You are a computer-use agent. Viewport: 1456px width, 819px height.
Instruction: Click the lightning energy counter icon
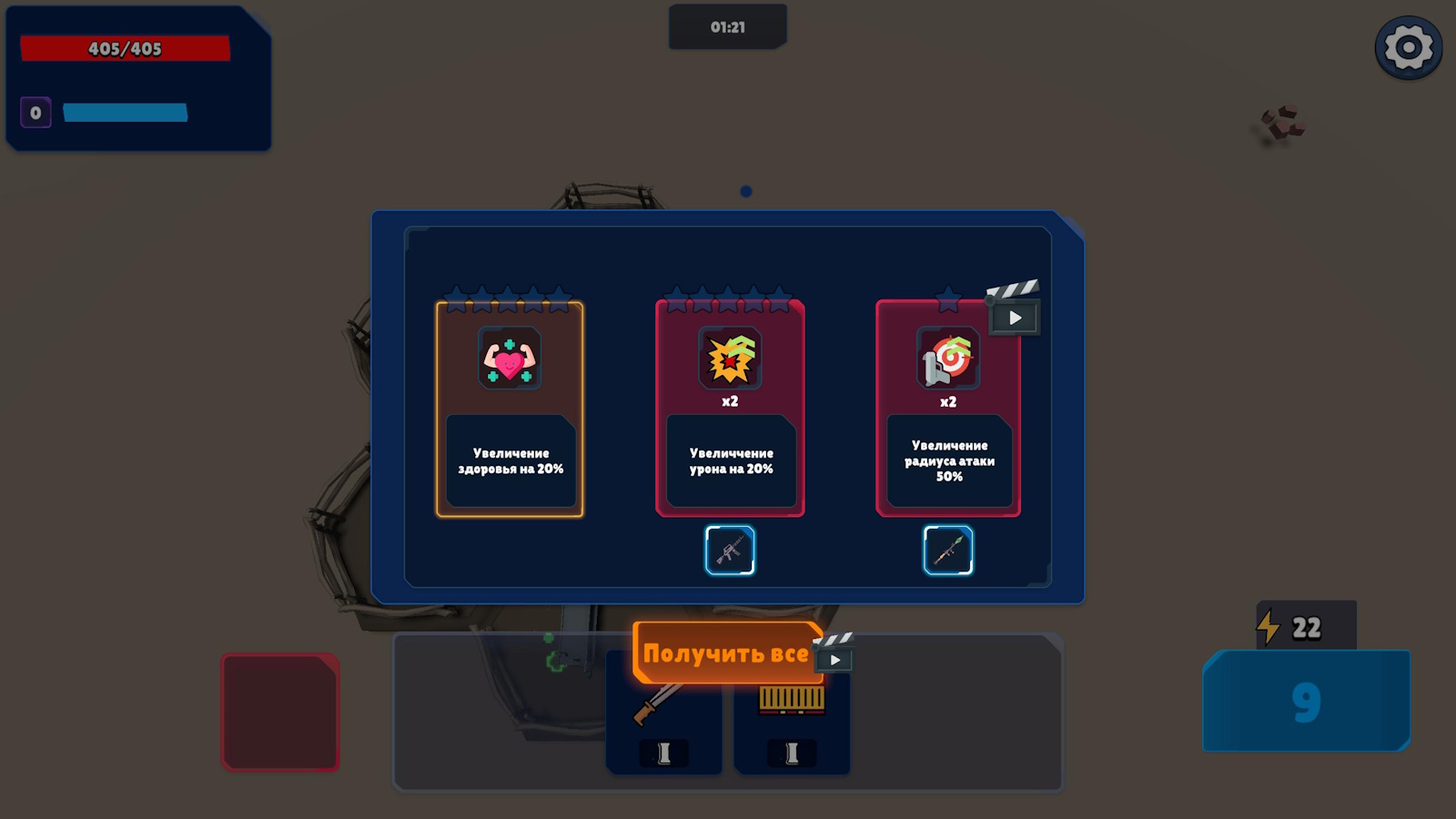tap(1268, 625)
